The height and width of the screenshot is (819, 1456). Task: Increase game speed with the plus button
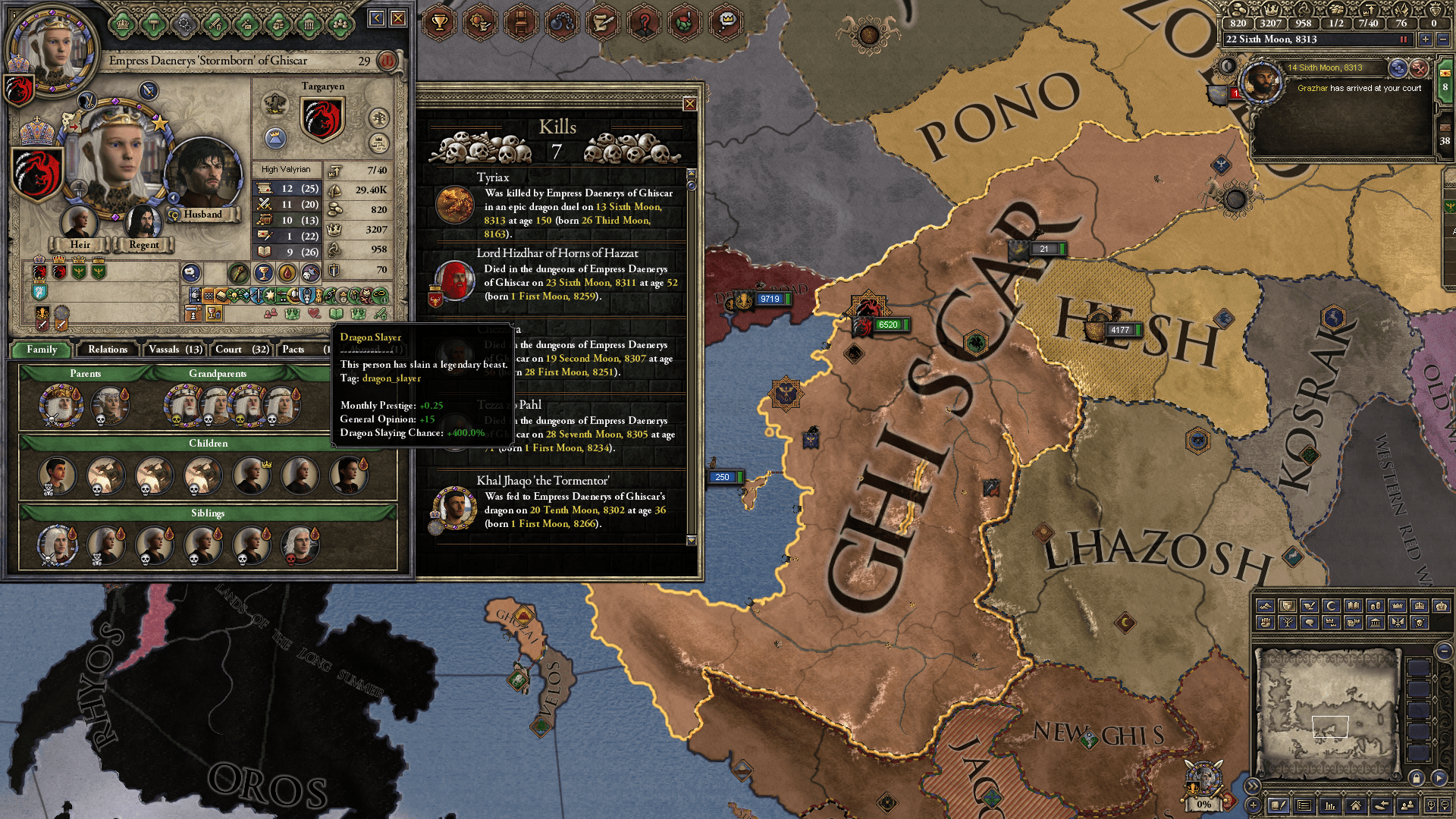[x=1426, y=39]
